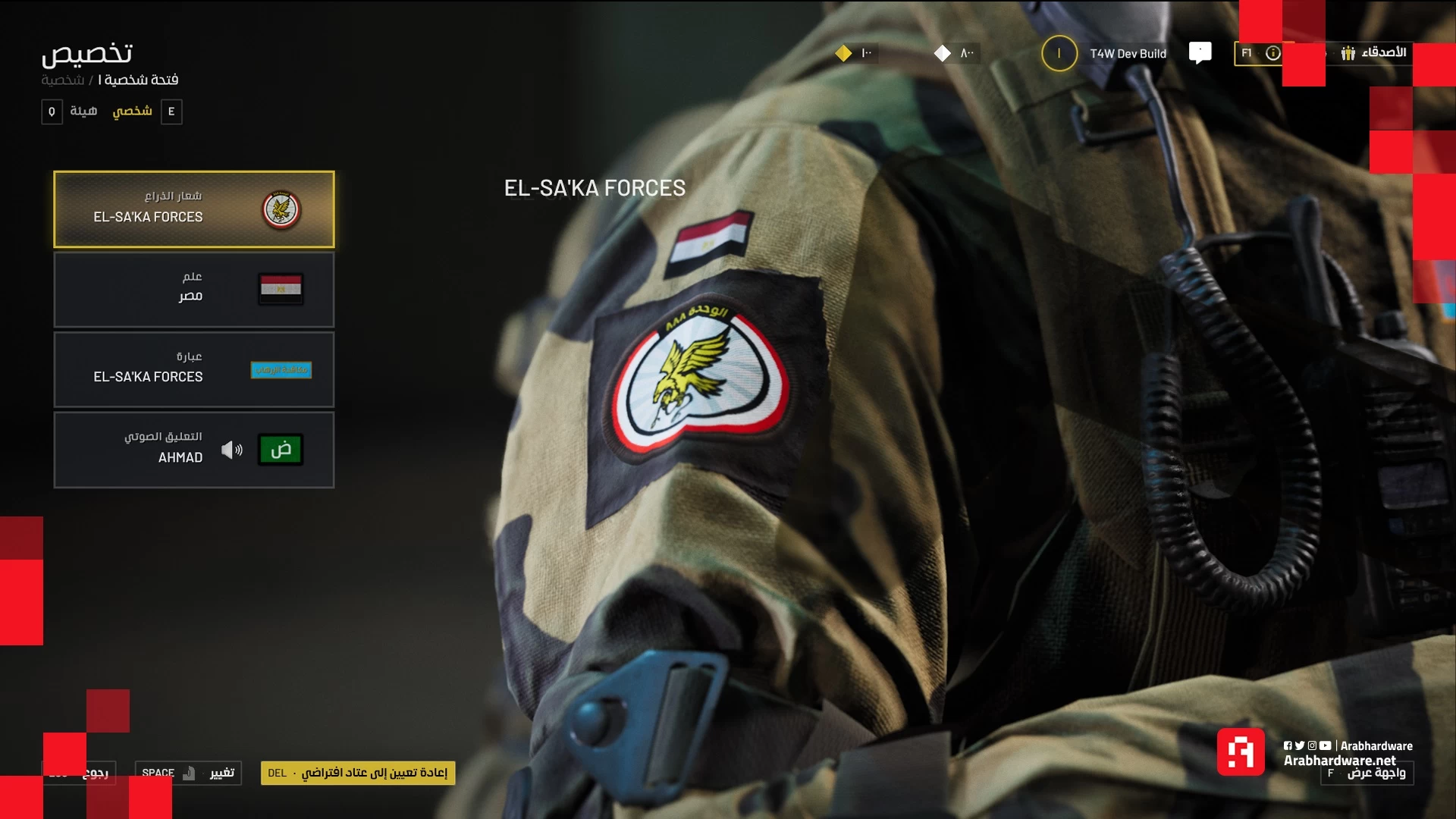Open the AHMAD voice-over slot
Viewport: 1456px width, 819px height.
pyautogui.click(x=193, y=450)
